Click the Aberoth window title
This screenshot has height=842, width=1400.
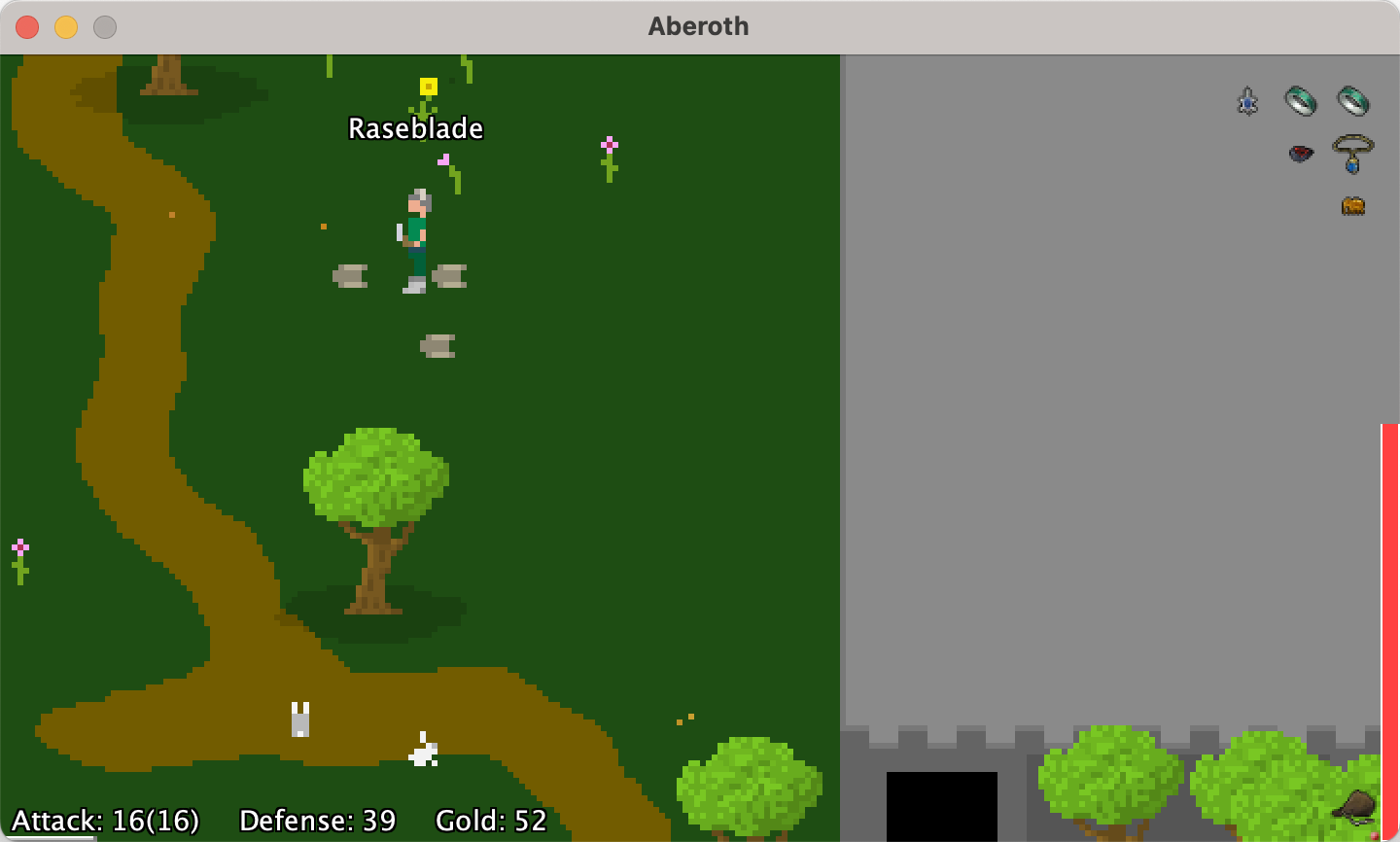698,26
